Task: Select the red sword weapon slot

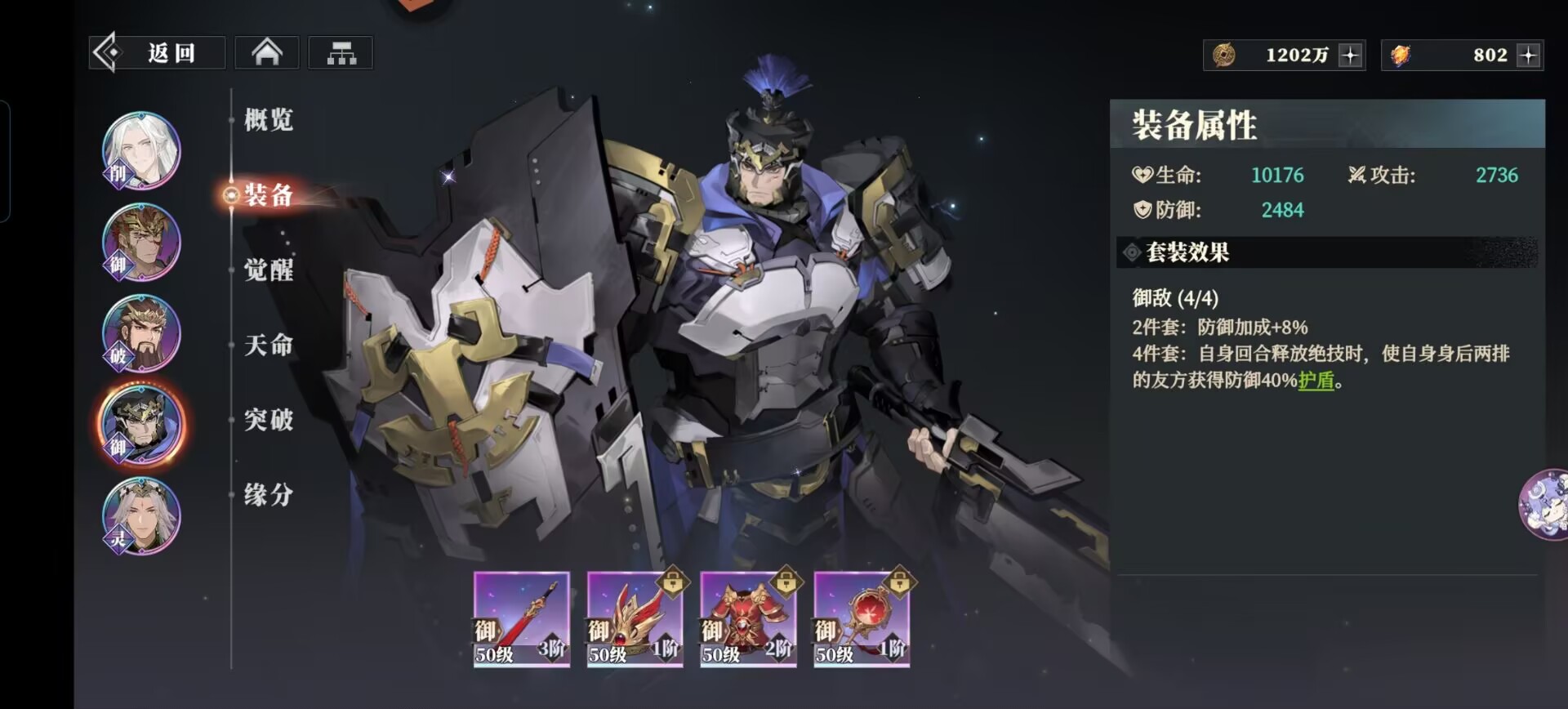Action: pyautogui.click(x=521, y=619)
